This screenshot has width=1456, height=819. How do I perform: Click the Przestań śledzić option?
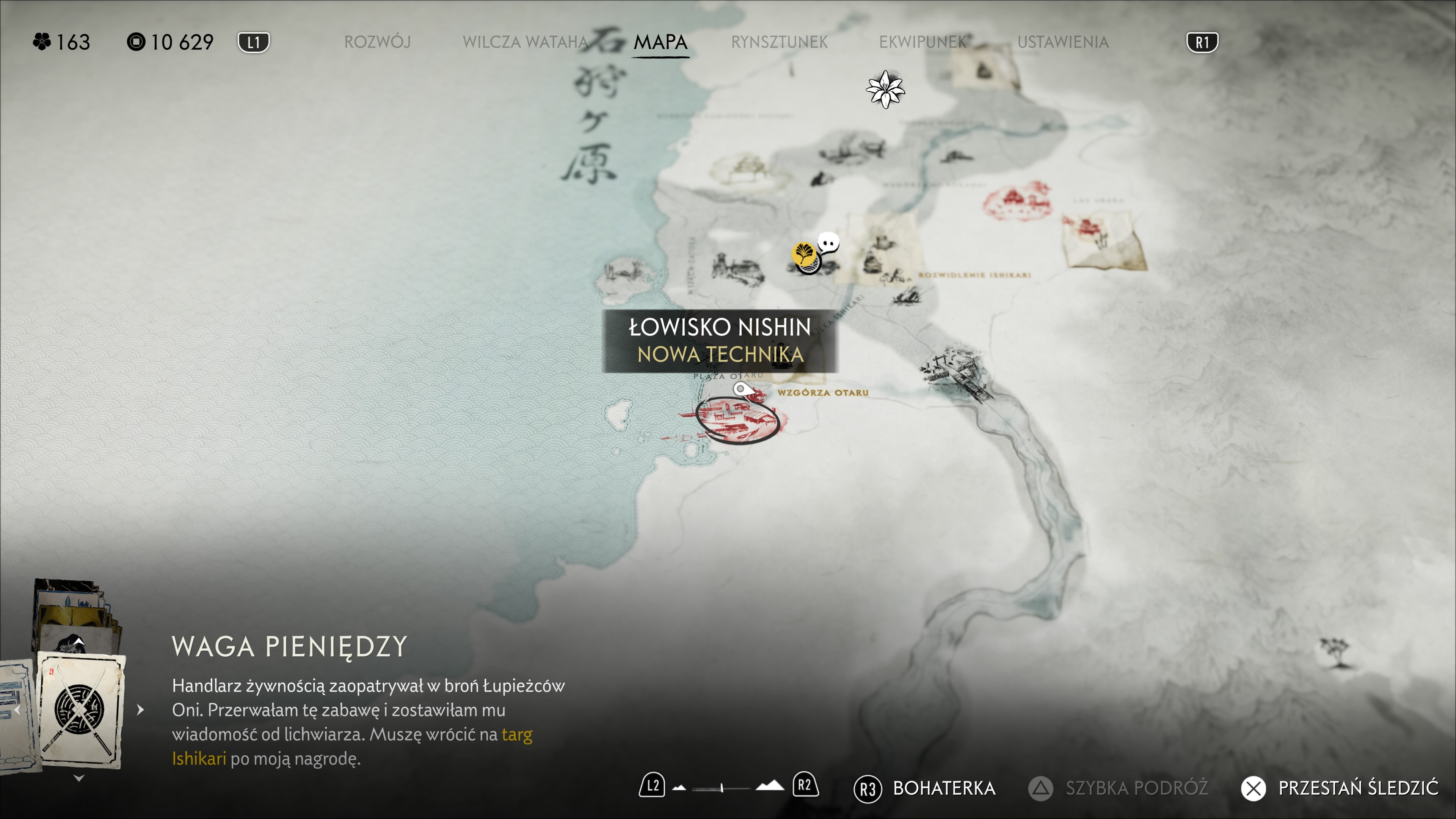(x=1340, y=788)
